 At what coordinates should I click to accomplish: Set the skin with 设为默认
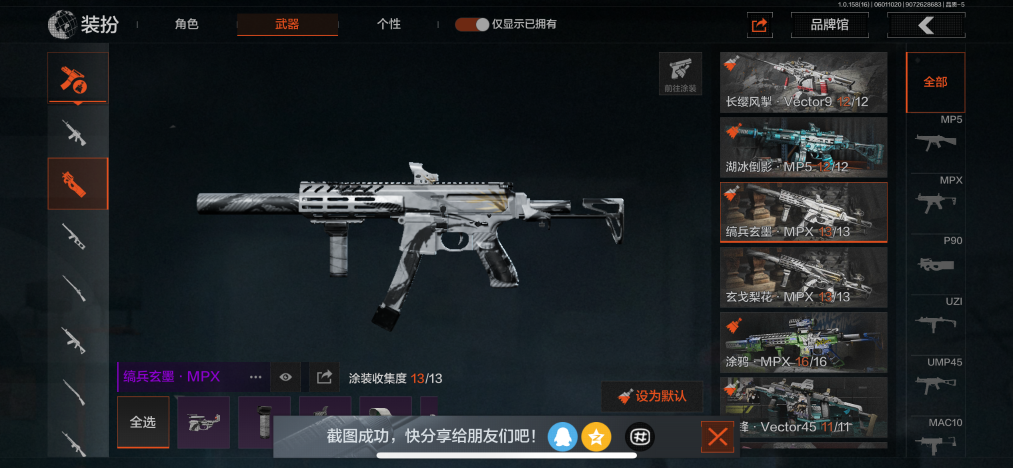[652, 396]
